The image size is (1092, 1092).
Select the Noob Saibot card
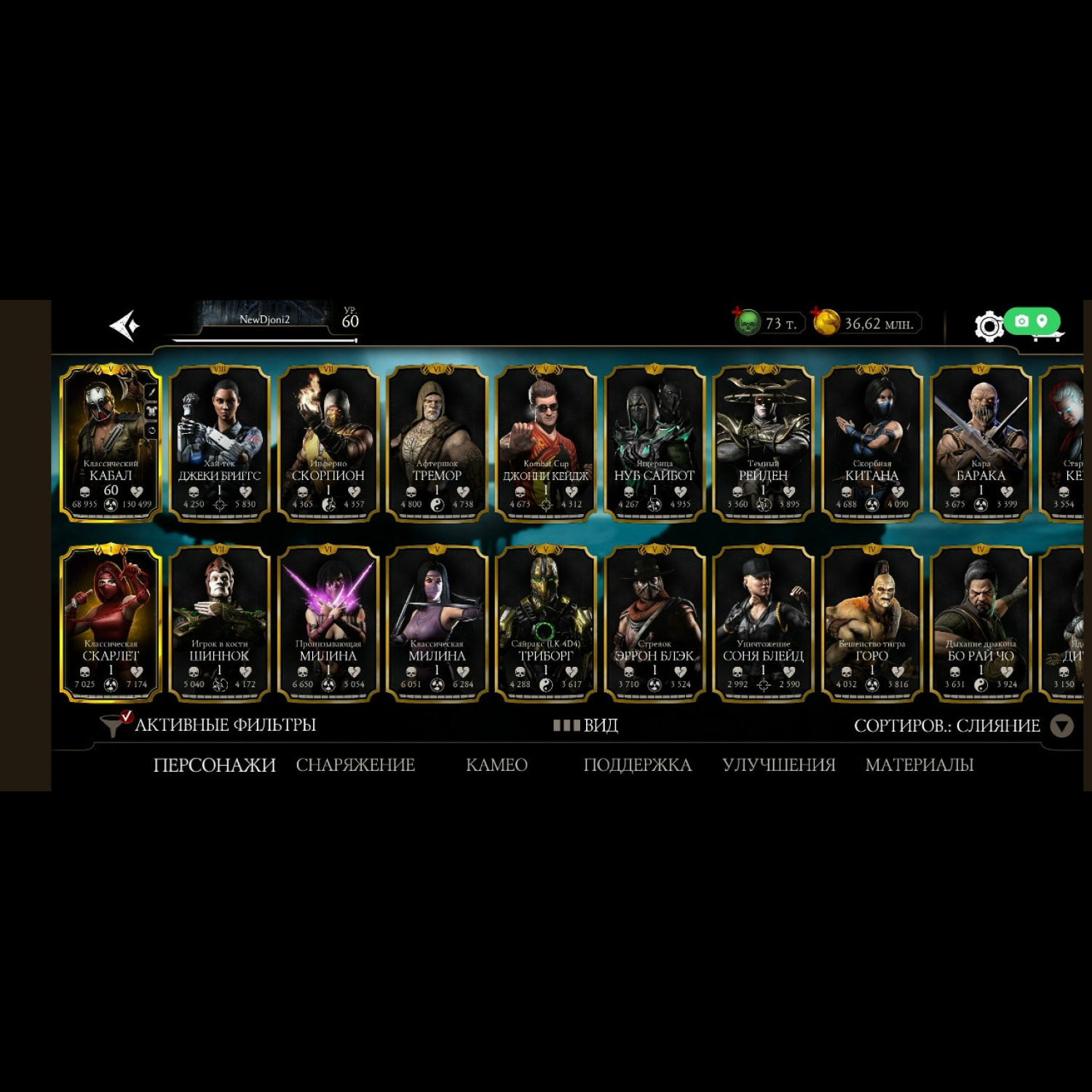click(x=654, y=443)
